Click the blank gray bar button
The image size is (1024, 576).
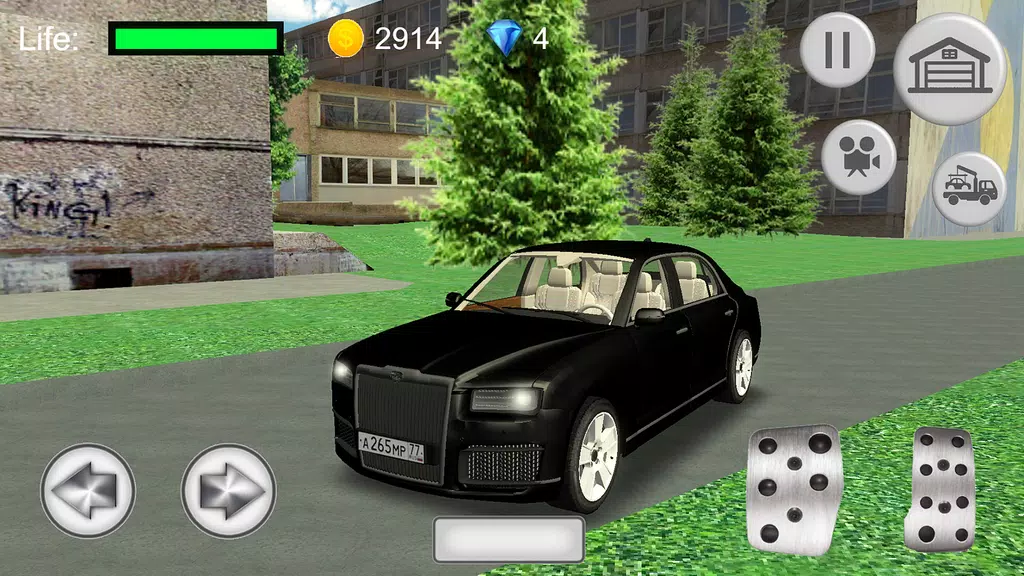coord(509,539)
